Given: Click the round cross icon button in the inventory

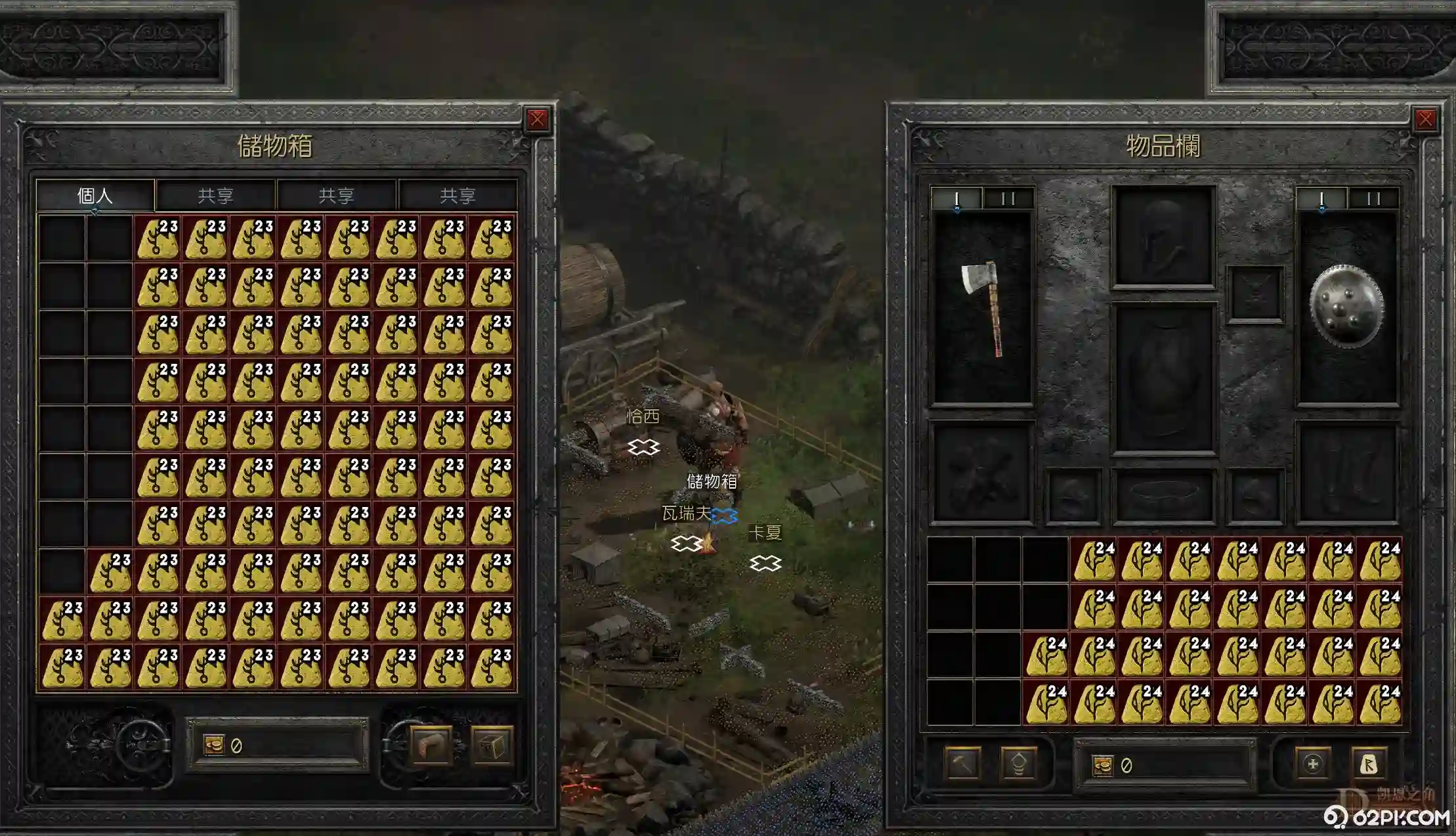Looking at the screenshot, I should (1313, 764).
